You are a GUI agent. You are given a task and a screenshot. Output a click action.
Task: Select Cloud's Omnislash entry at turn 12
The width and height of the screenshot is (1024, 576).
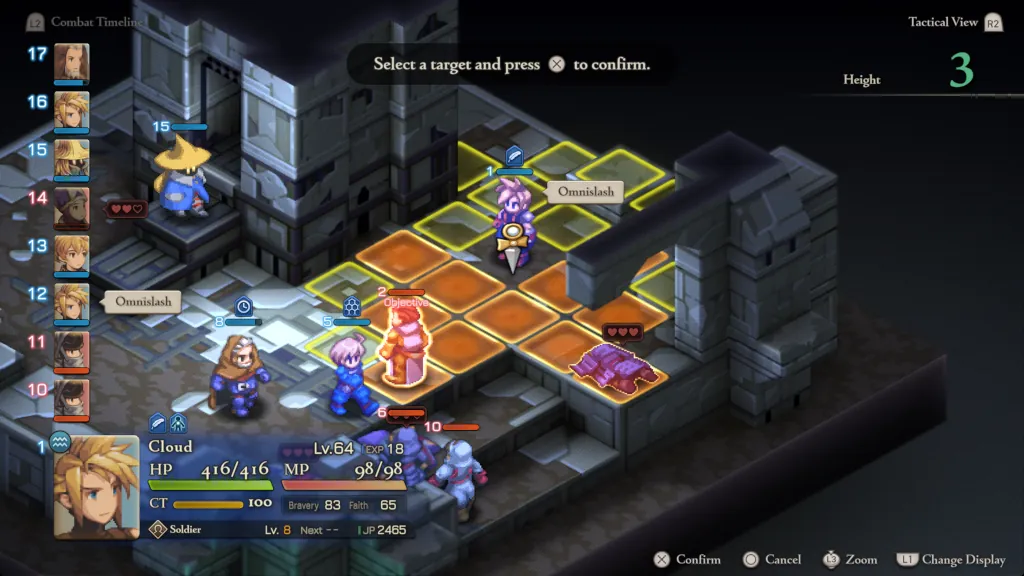71,302
